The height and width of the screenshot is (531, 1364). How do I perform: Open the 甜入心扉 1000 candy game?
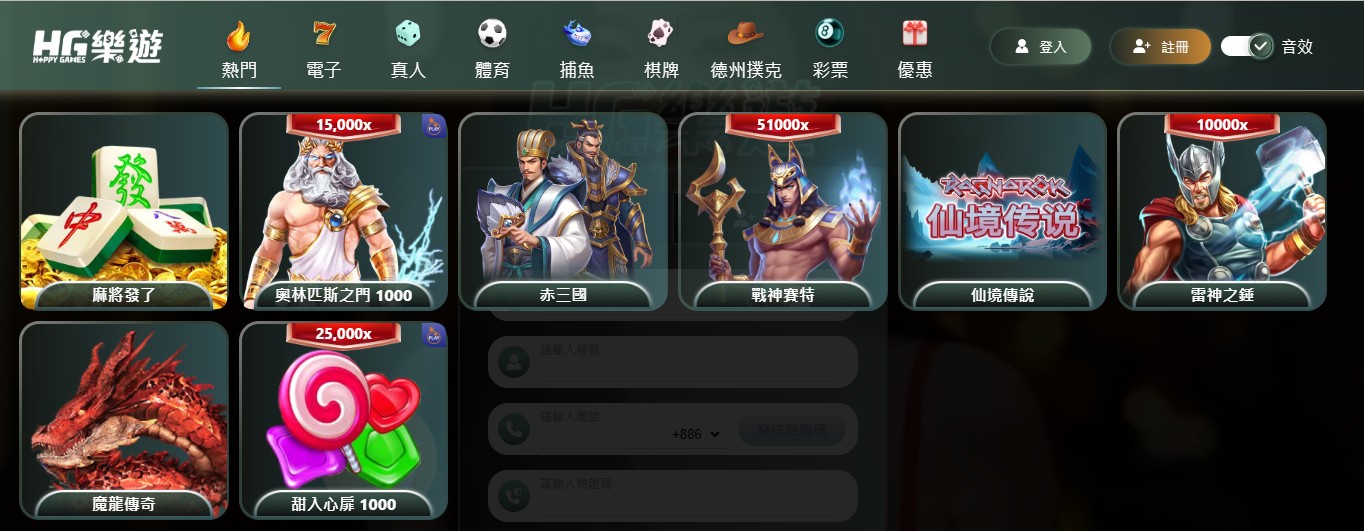(343, 420)
